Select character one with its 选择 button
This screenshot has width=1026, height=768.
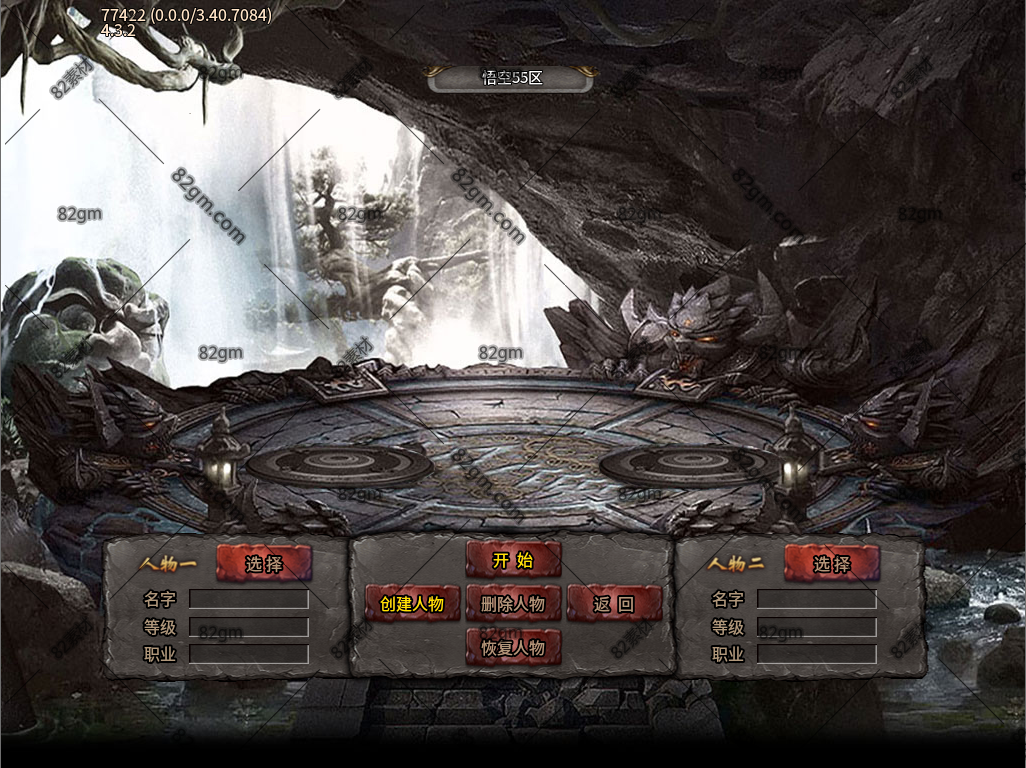(x=264, y=564)
